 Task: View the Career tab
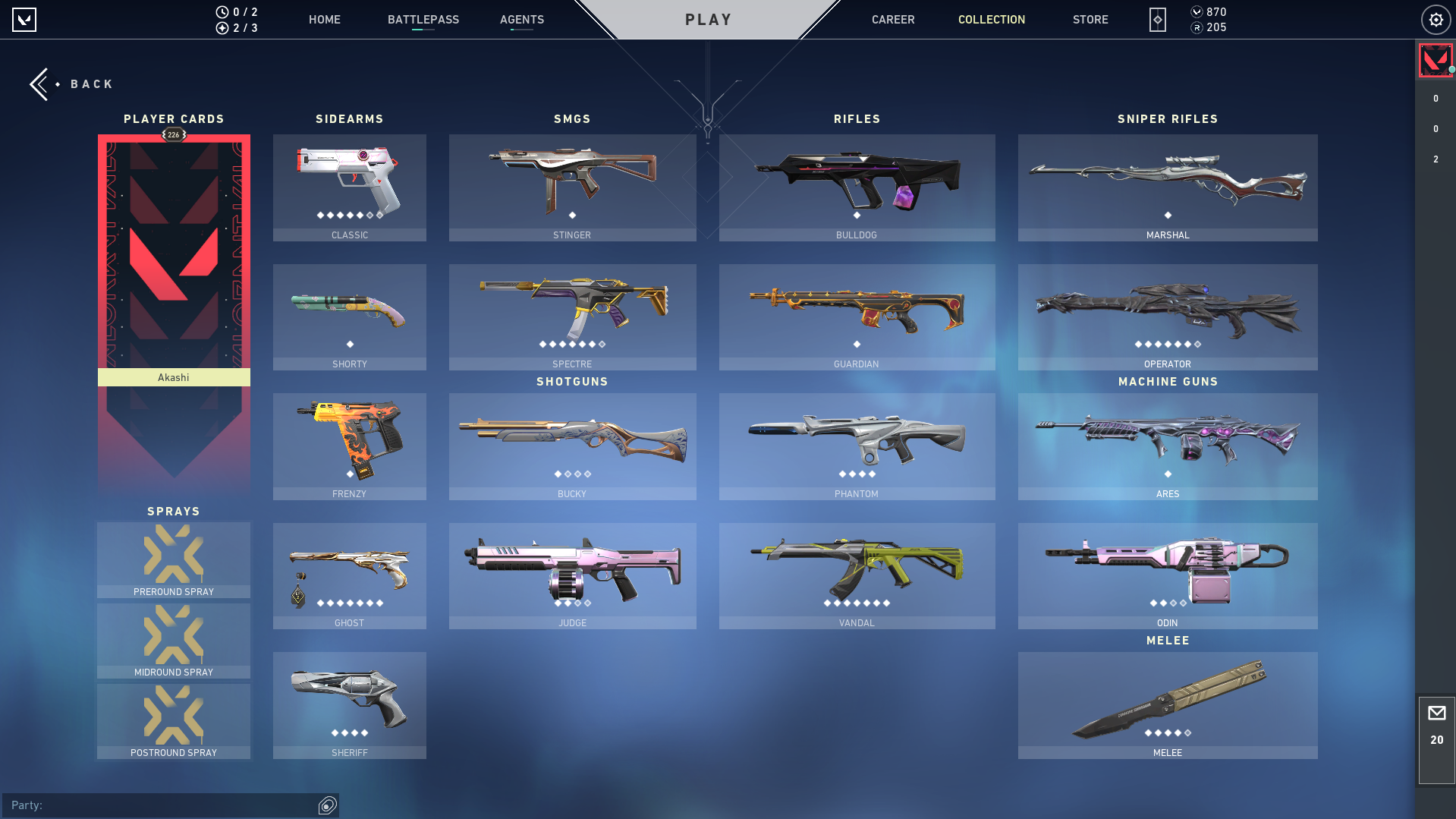892,20
